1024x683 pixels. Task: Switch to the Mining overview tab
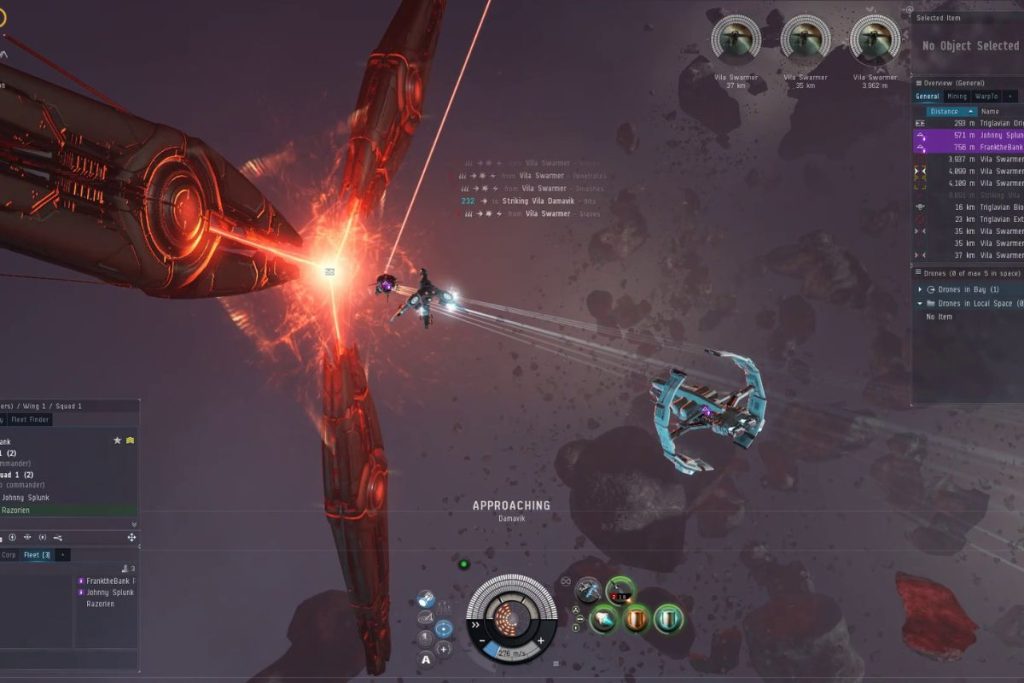(x=955, y=96)
